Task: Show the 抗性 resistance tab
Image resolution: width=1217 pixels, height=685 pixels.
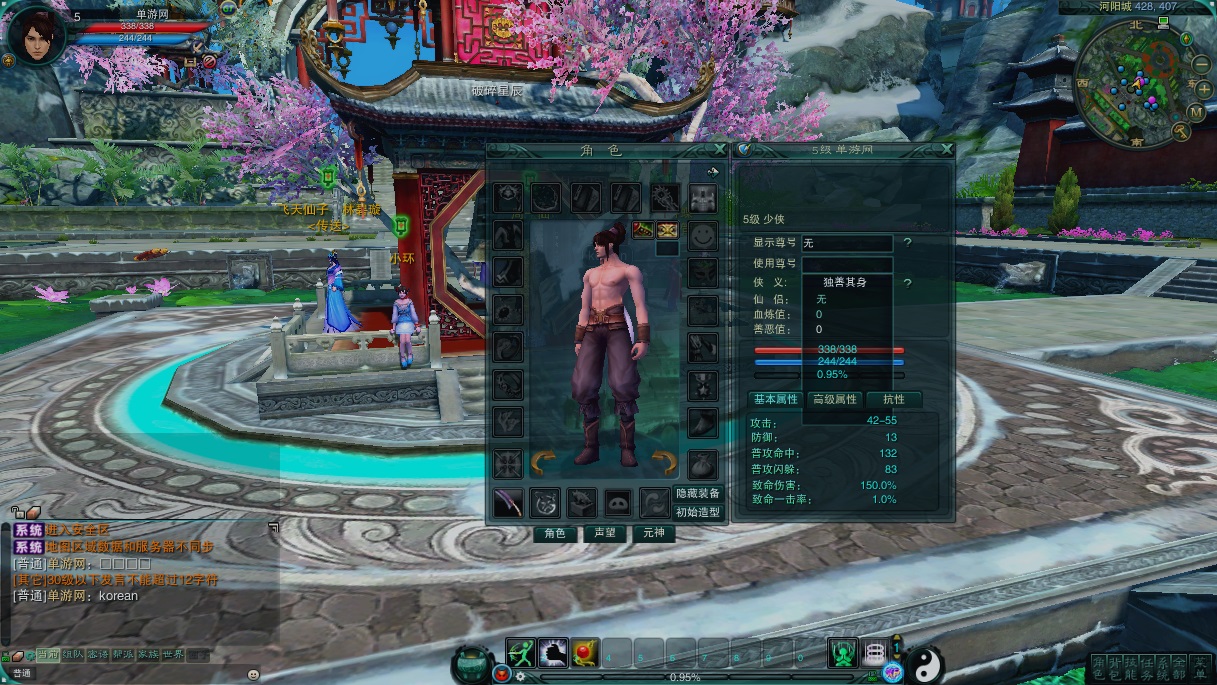Action: pos(893,399)
